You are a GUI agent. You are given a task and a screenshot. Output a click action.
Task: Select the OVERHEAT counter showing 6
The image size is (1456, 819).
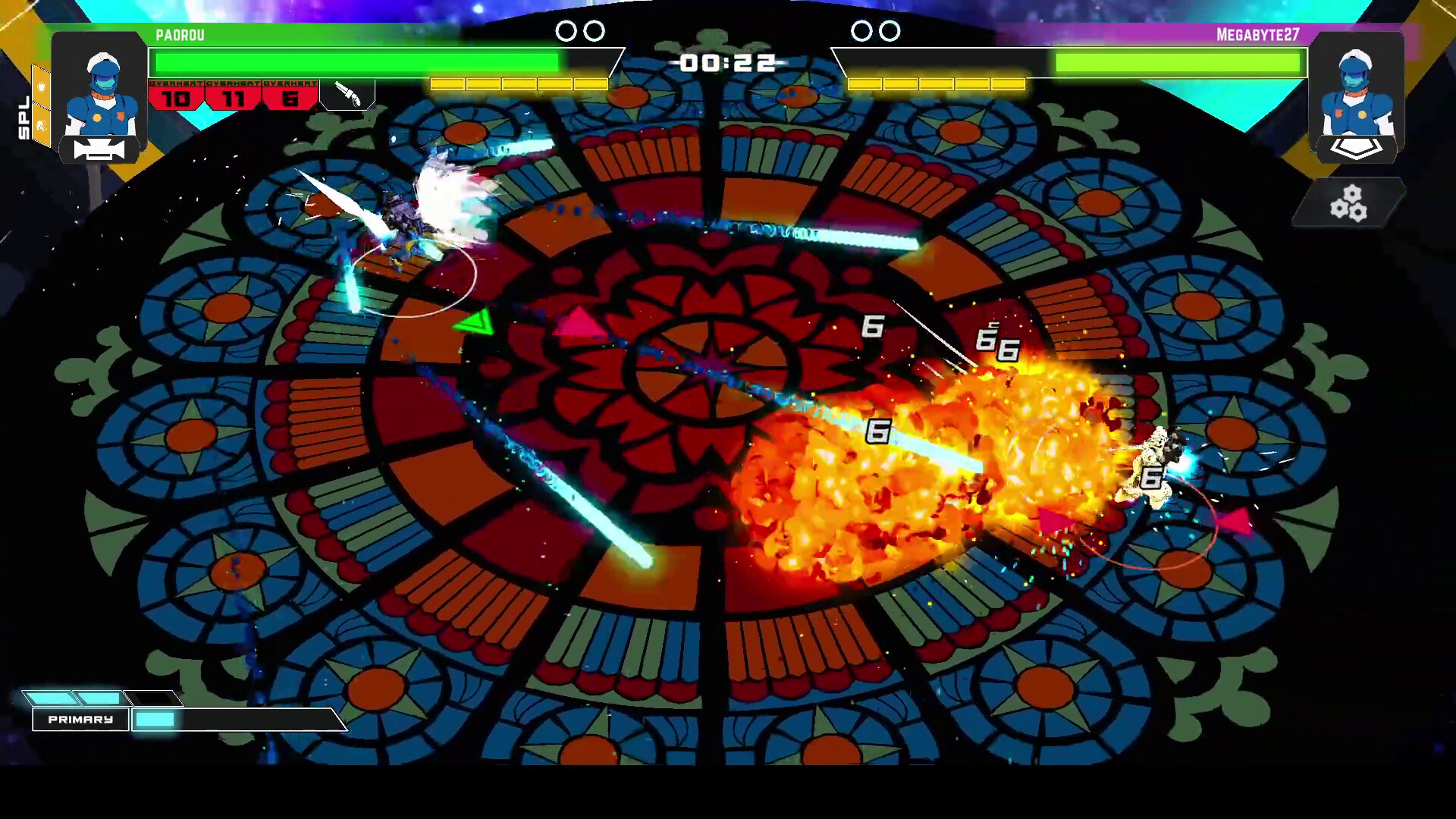coord(290,98)
